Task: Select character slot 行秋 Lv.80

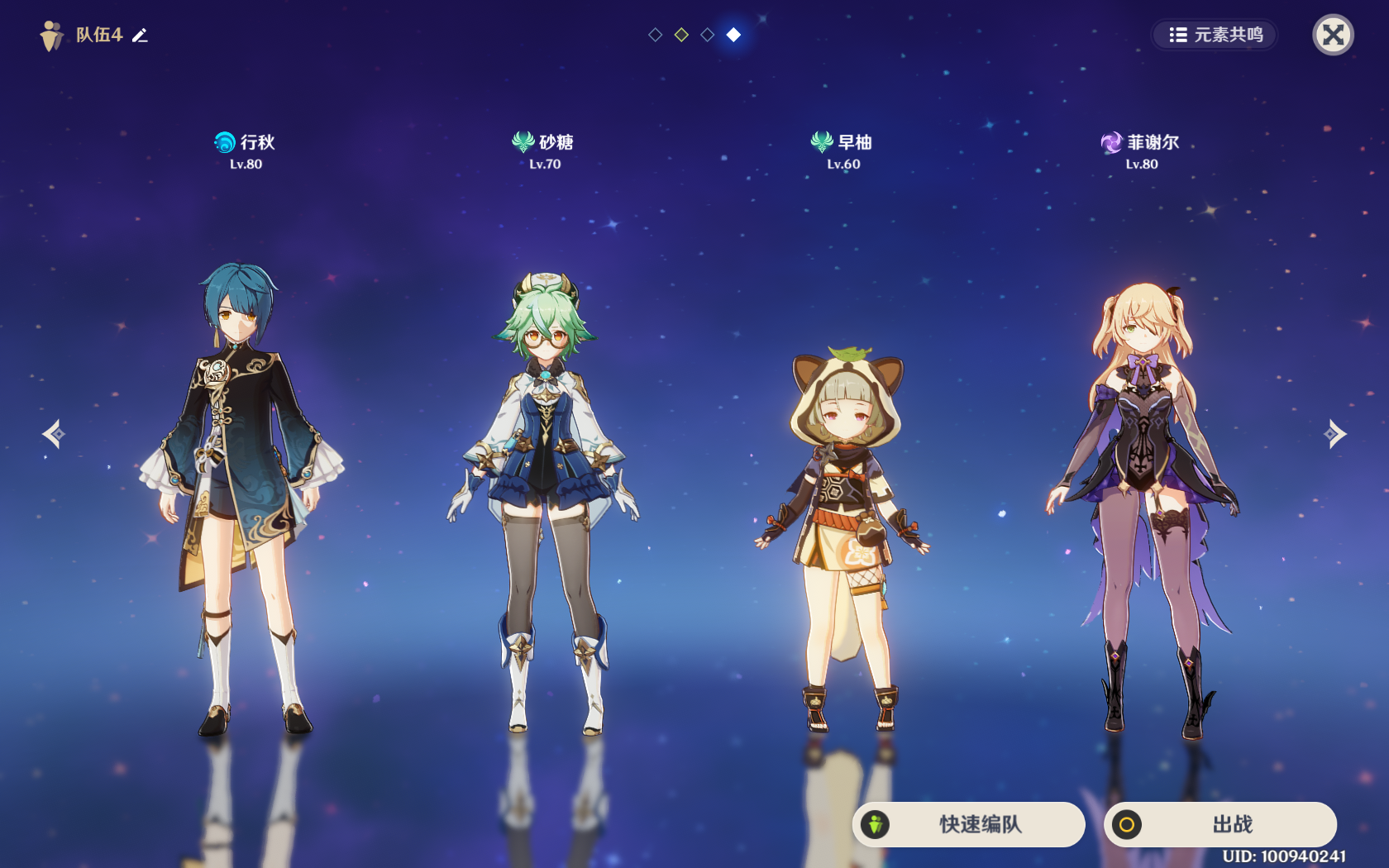Action: click(x=241, y=496)
